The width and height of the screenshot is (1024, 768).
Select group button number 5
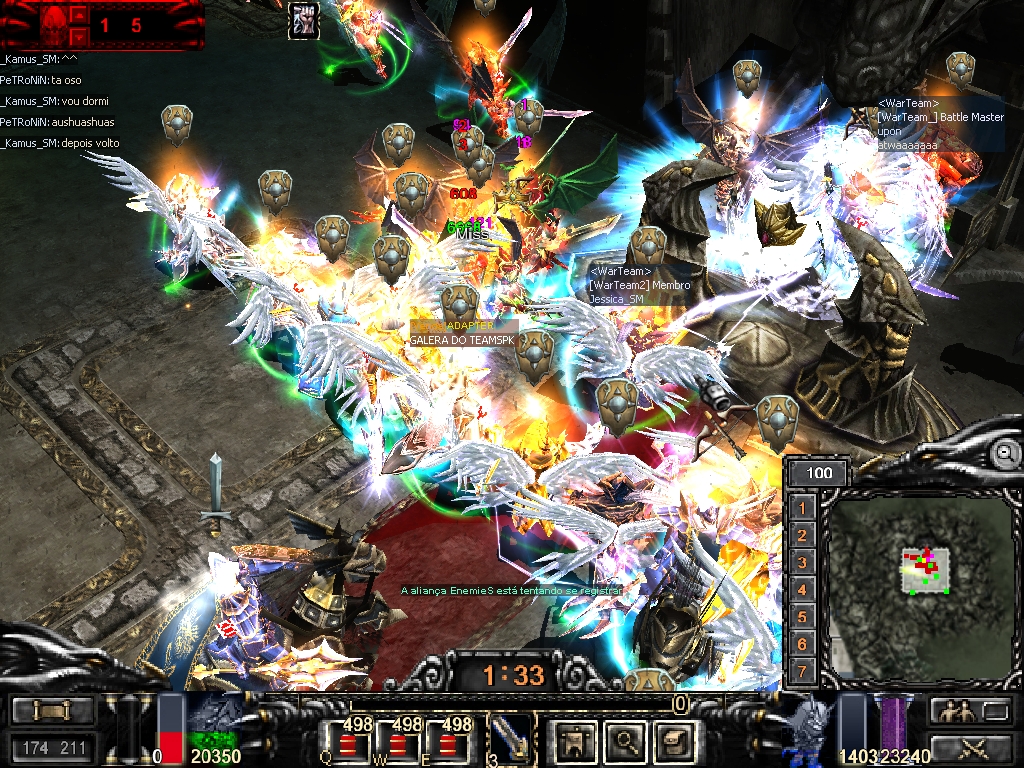[x=801, y=617]
